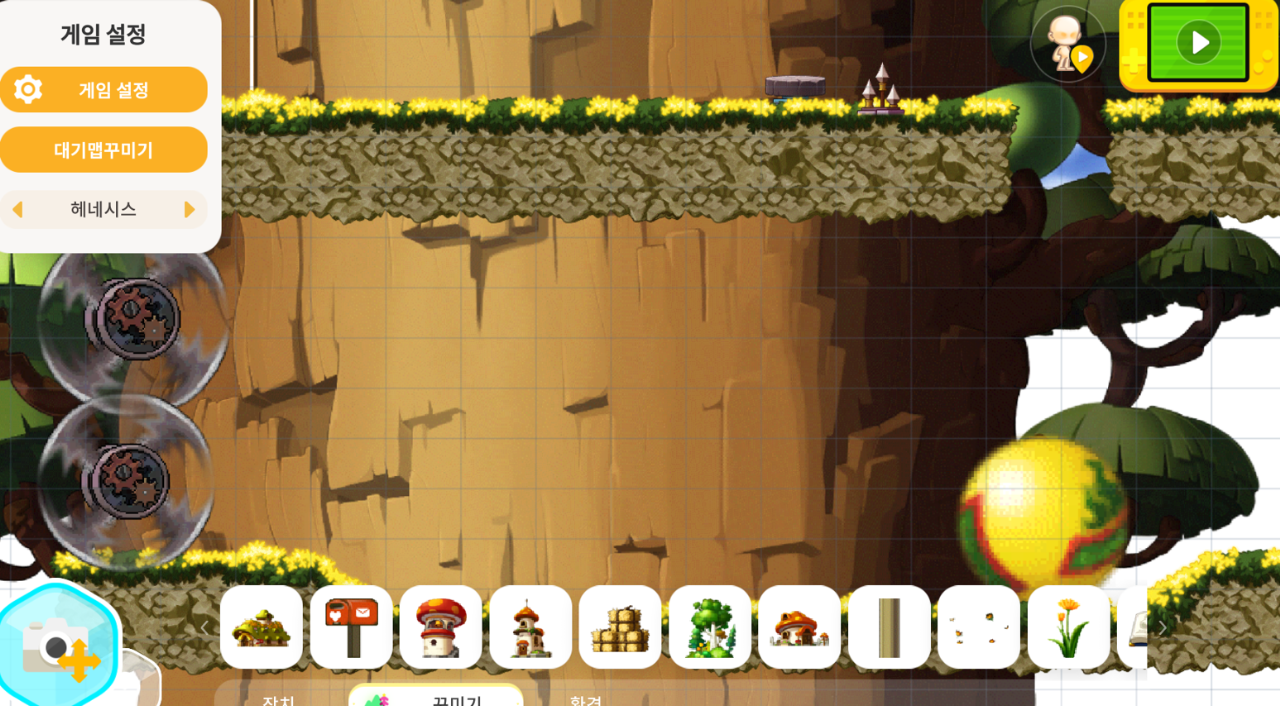The height and width of the screenshot is (706, 1280).
Task: Show more decorations with the right arrow
Action: coord(1163,627)
